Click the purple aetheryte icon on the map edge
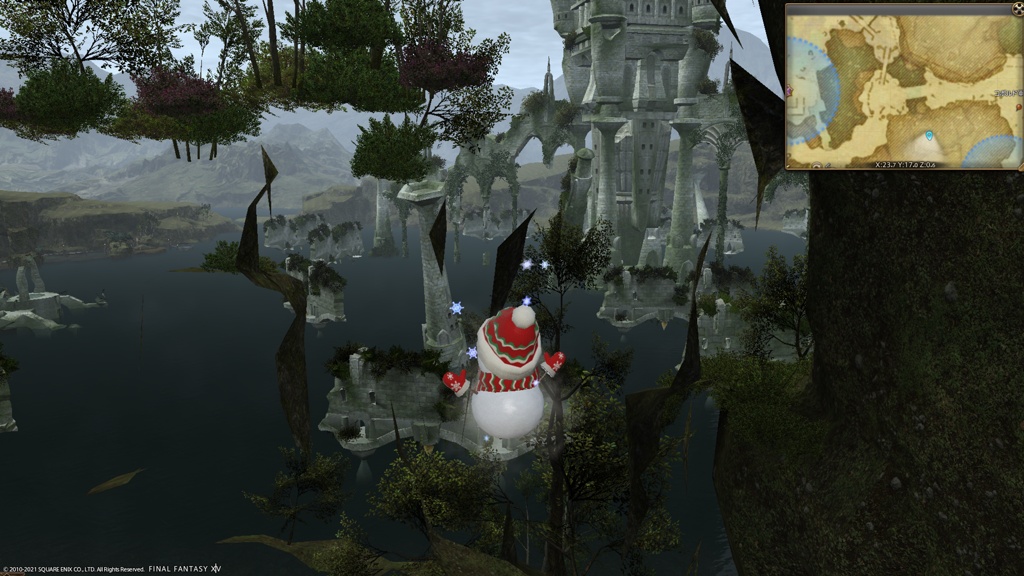1024x576 pixels. [x=790, y=92]
